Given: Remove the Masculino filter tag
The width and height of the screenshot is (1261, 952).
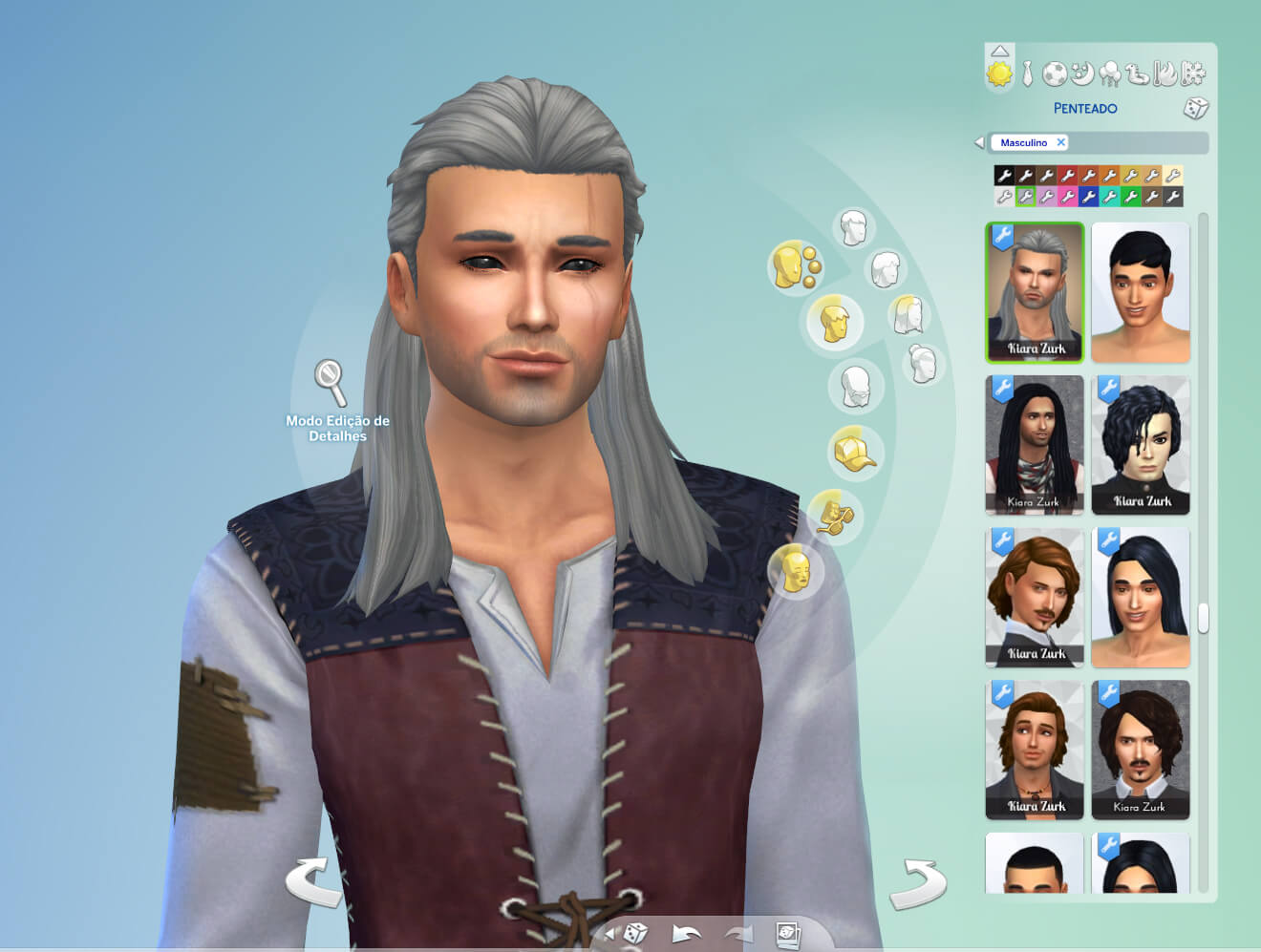Looking at the screenshot, I should [x=1061, y=142].
